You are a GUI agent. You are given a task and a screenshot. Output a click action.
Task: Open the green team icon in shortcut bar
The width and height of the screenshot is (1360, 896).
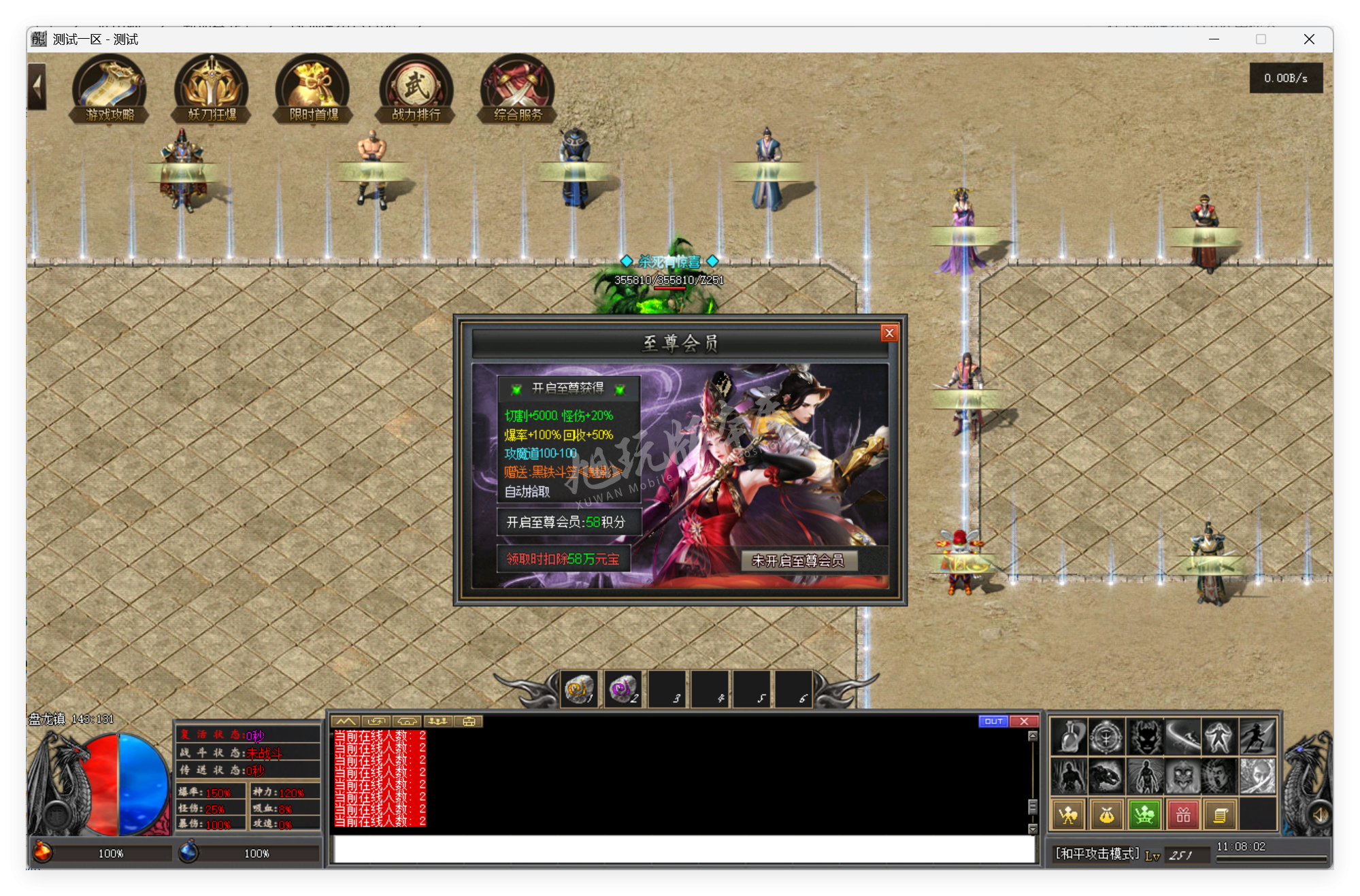[1144, 813]
